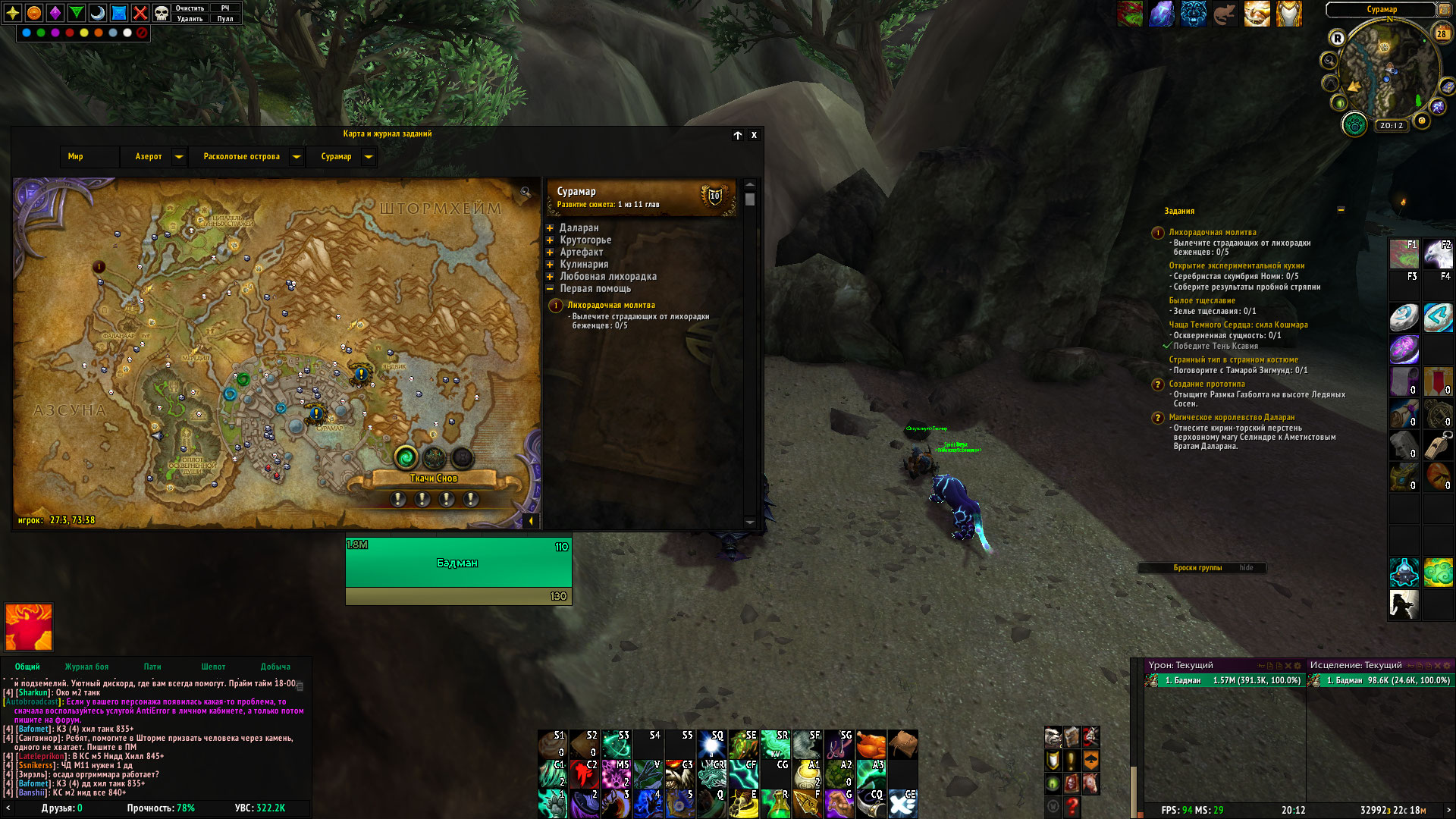
Task: Click the Ткачи Снов faction banner
Action: click(434, 479)
